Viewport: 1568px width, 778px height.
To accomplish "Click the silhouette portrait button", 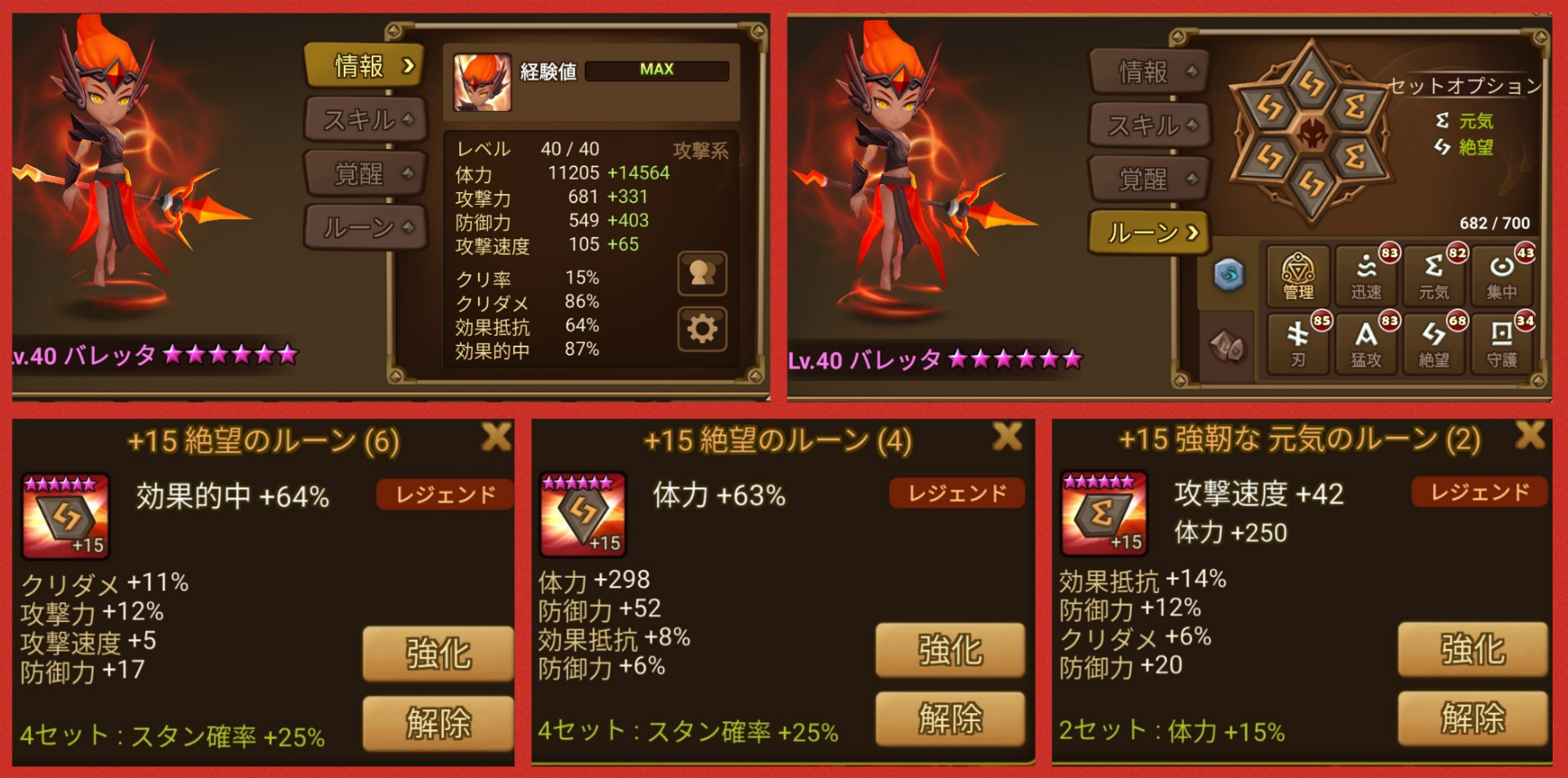I will pyautogui.click(x=703, y=274).
